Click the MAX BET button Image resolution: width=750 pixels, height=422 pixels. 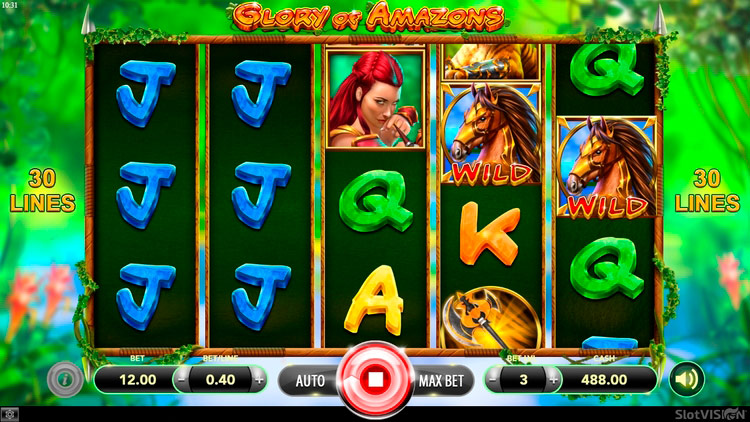[x=440, y=380]
